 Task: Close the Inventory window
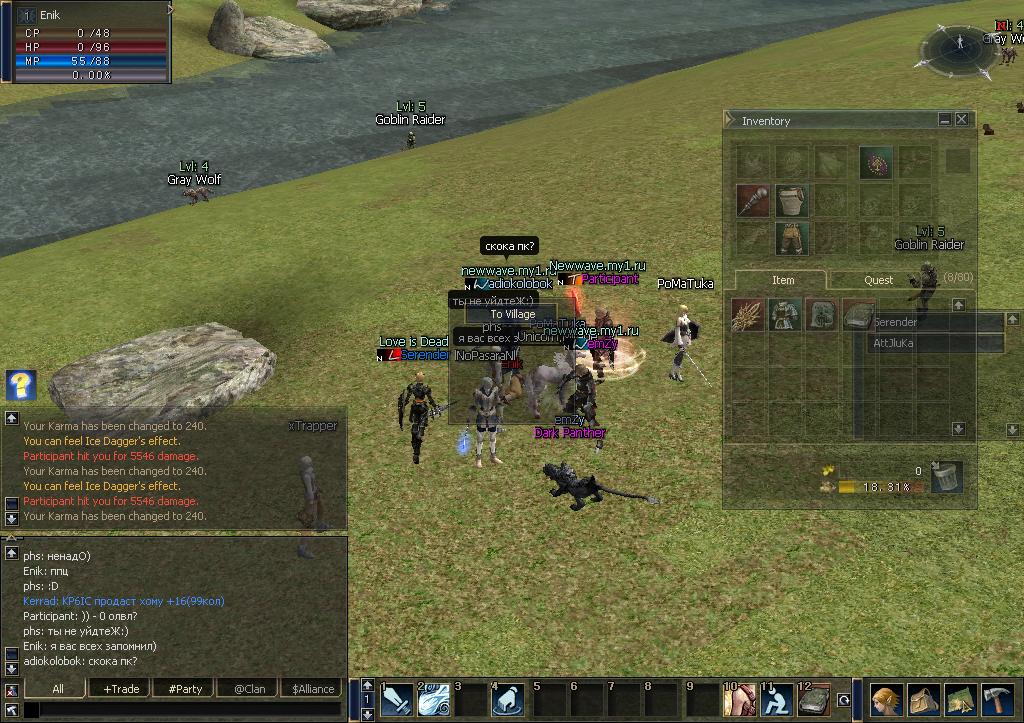tap(962, 119)
